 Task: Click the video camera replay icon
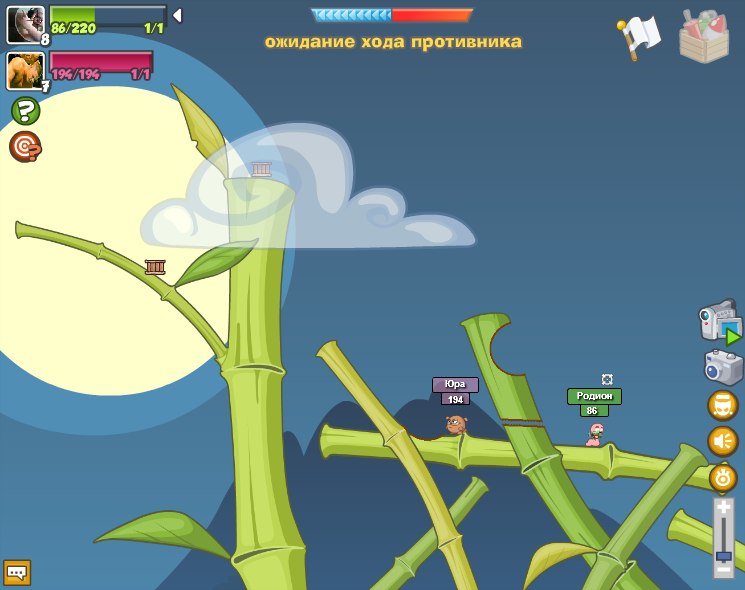click(x=721, y=324)
